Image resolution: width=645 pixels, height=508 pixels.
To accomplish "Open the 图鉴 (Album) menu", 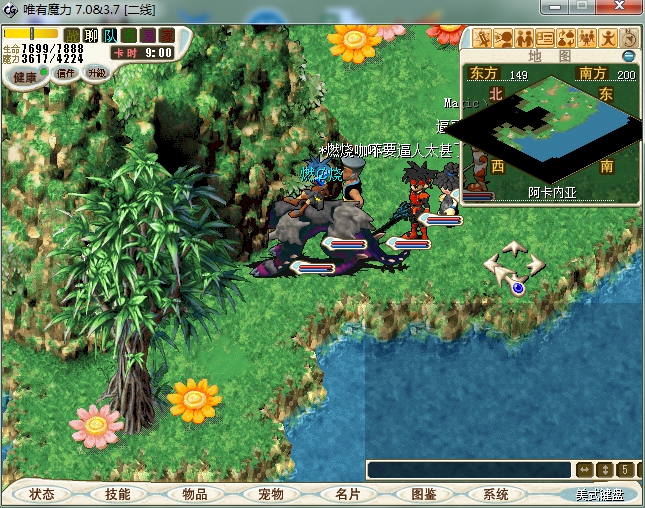I will point(423,494).
